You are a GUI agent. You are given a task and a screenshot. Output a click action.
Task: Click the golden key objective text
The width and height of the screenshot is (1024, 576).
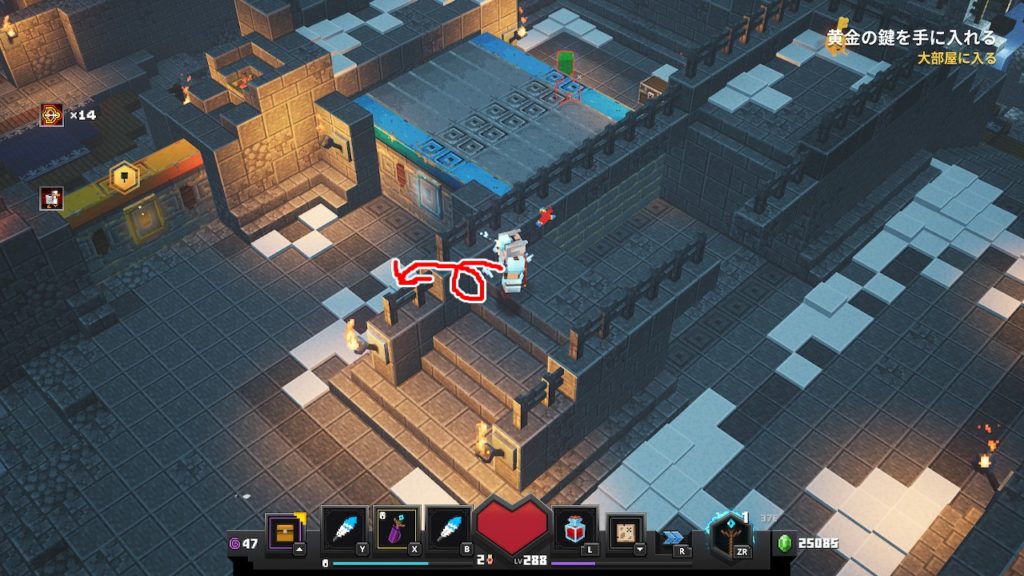(x=911, y=38)
